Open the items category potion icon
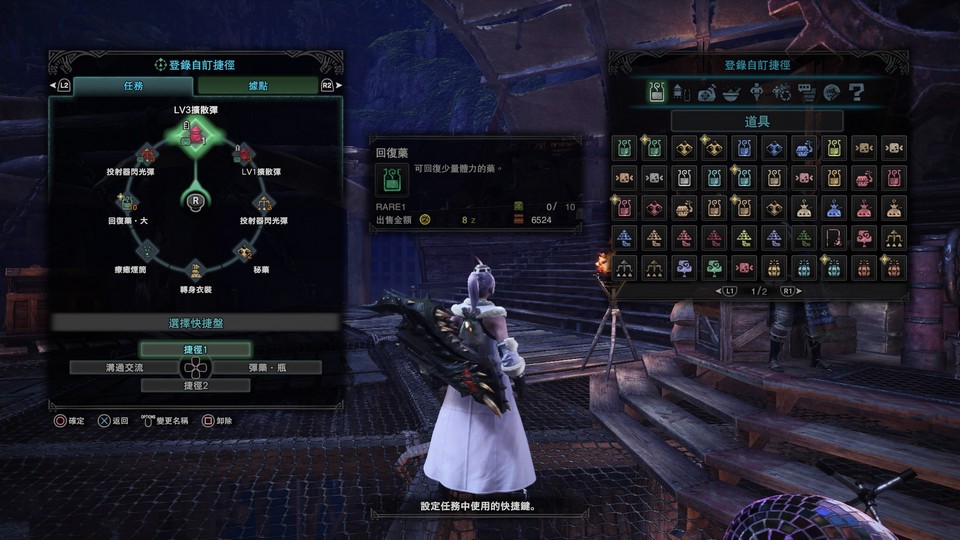Viewport: 960px width, 540px height. [x=657, y=93]
